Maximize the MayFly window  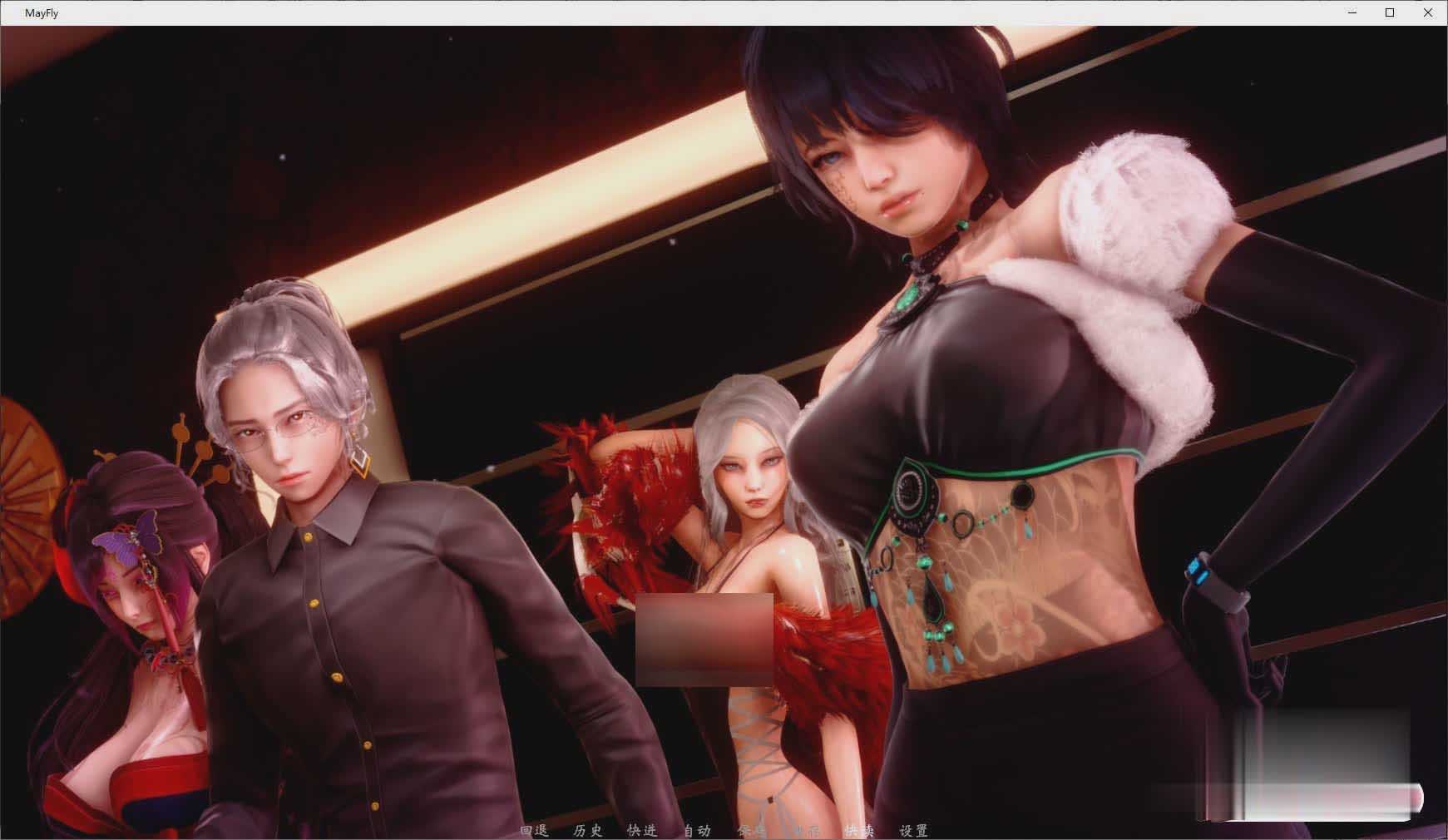pyautogui.click(x=1389, y=12)
